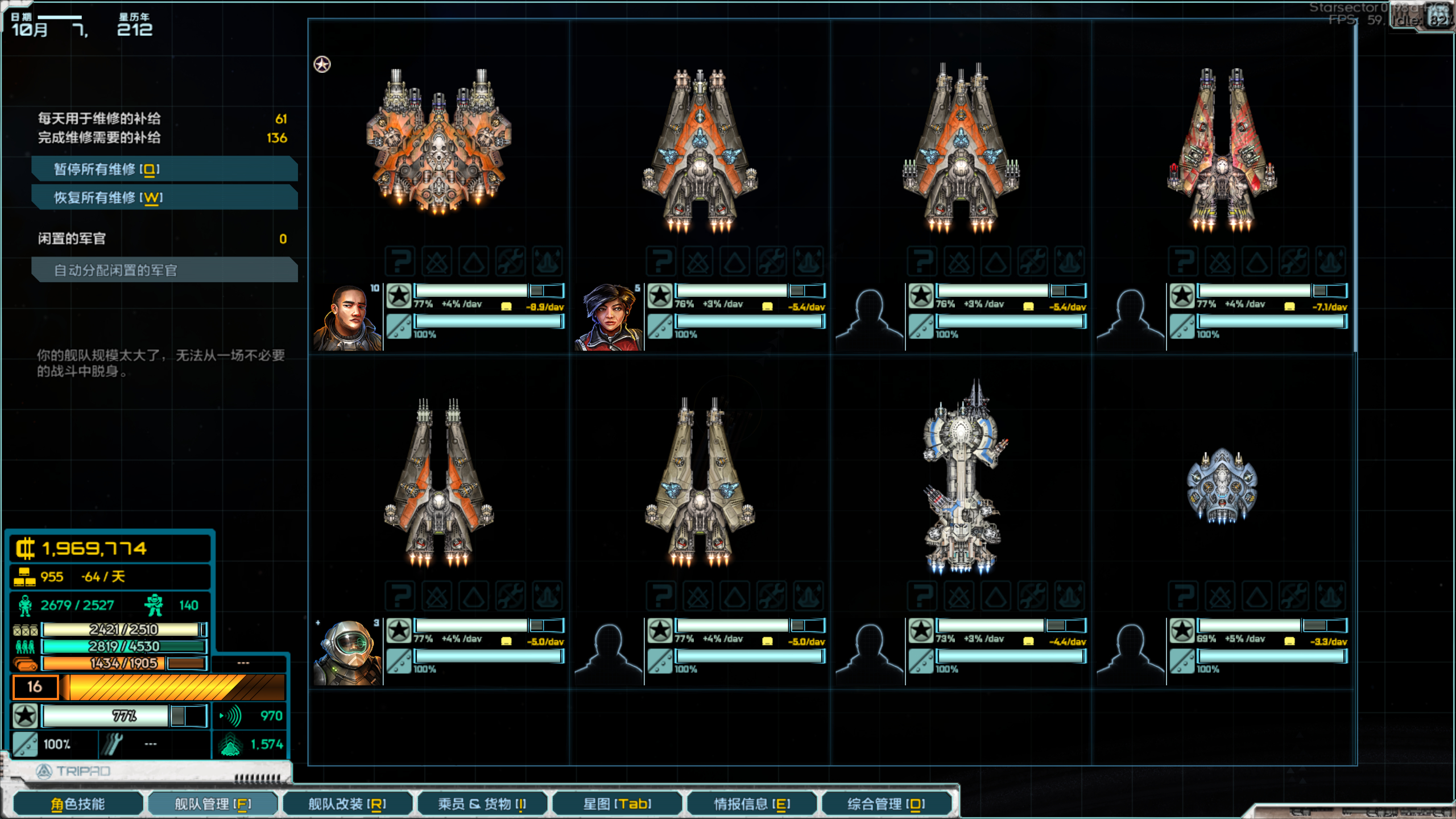
Task: Click 自动分配闲置的军官 auto-assign officers
Action: (164, 270)
